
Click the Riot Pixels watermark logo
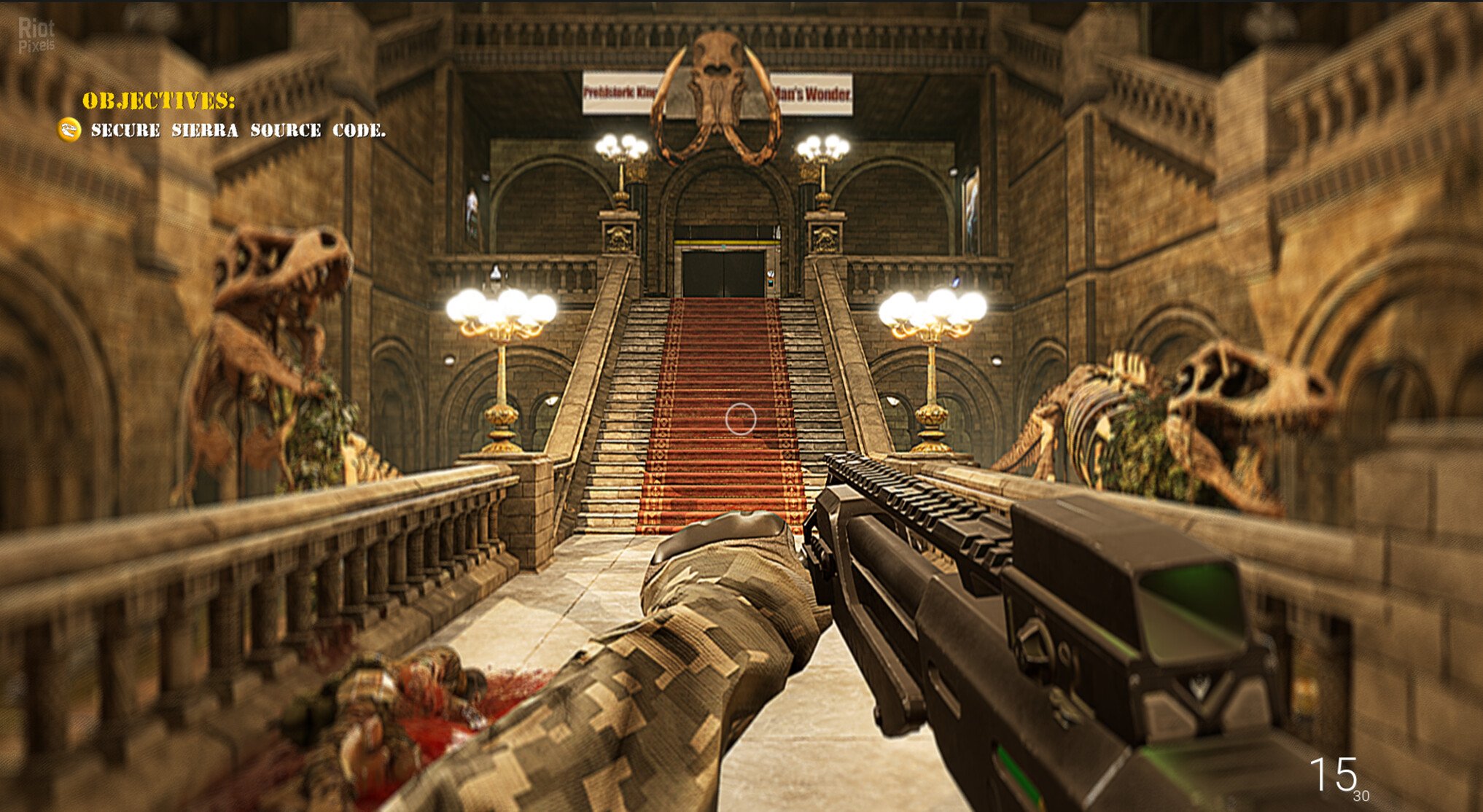coord(36,34)
